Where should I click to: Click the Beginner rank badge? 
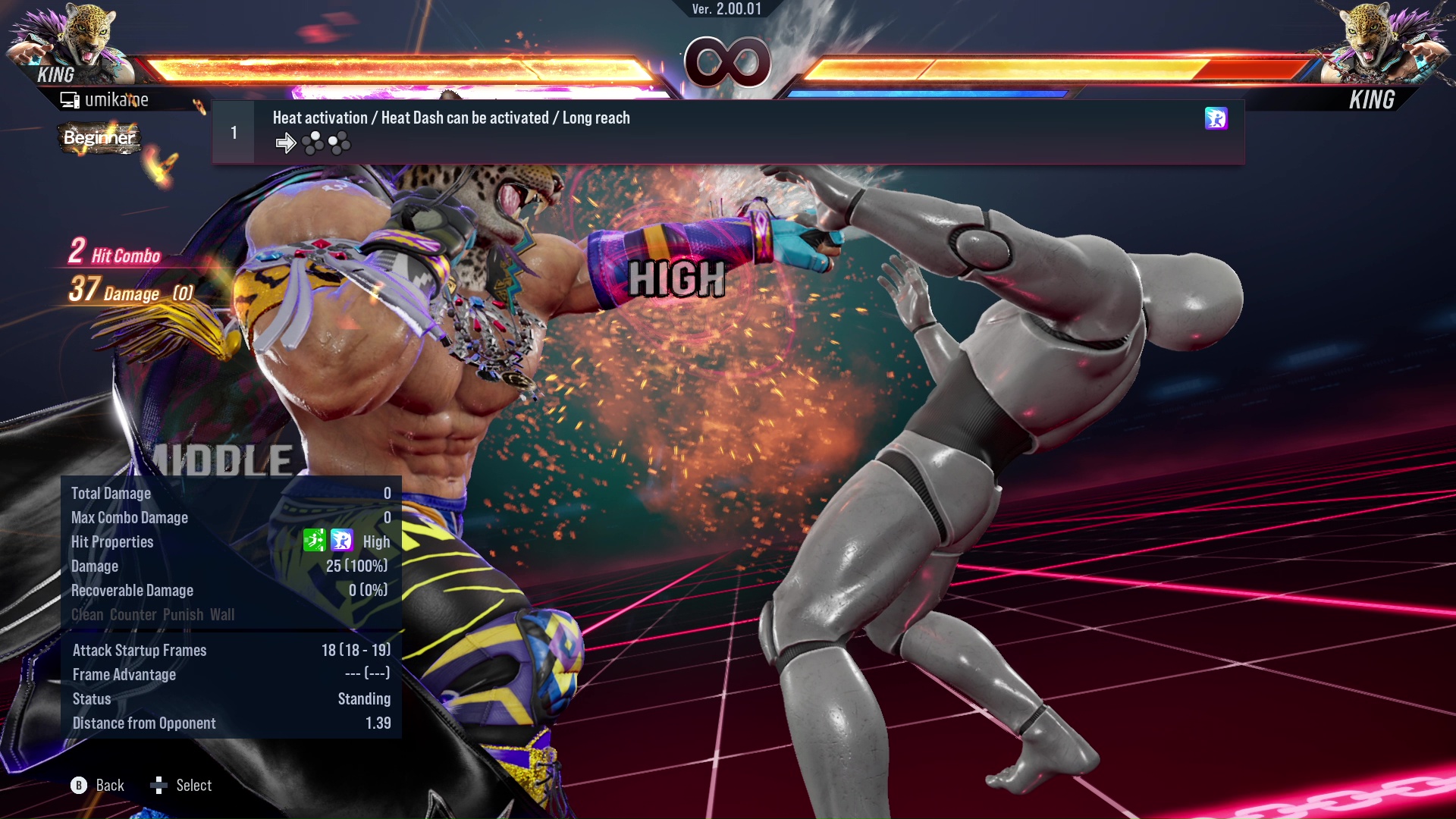[x=99, y=138]
